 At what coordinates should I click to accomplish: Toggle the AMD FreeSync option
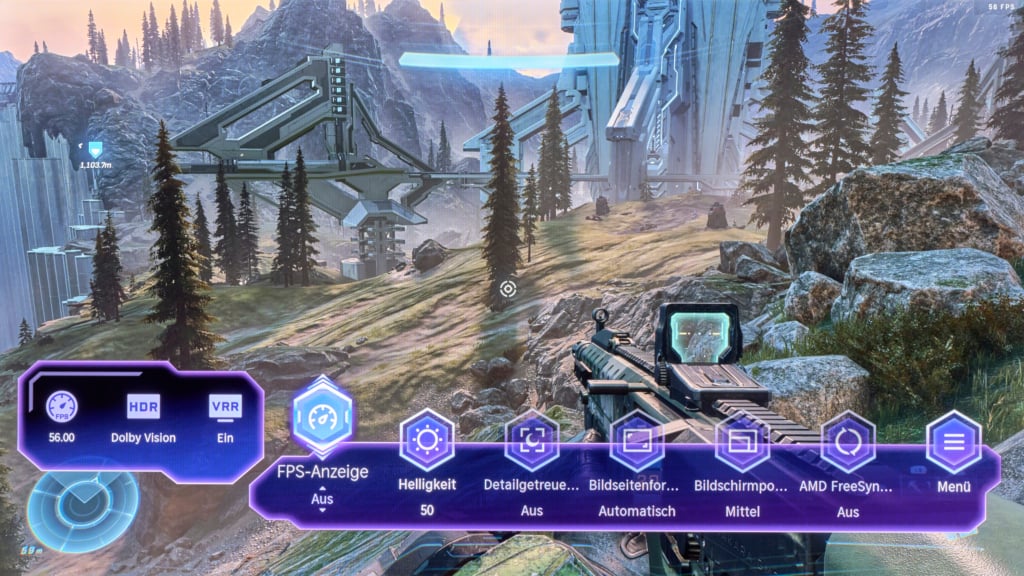(848, 440)
